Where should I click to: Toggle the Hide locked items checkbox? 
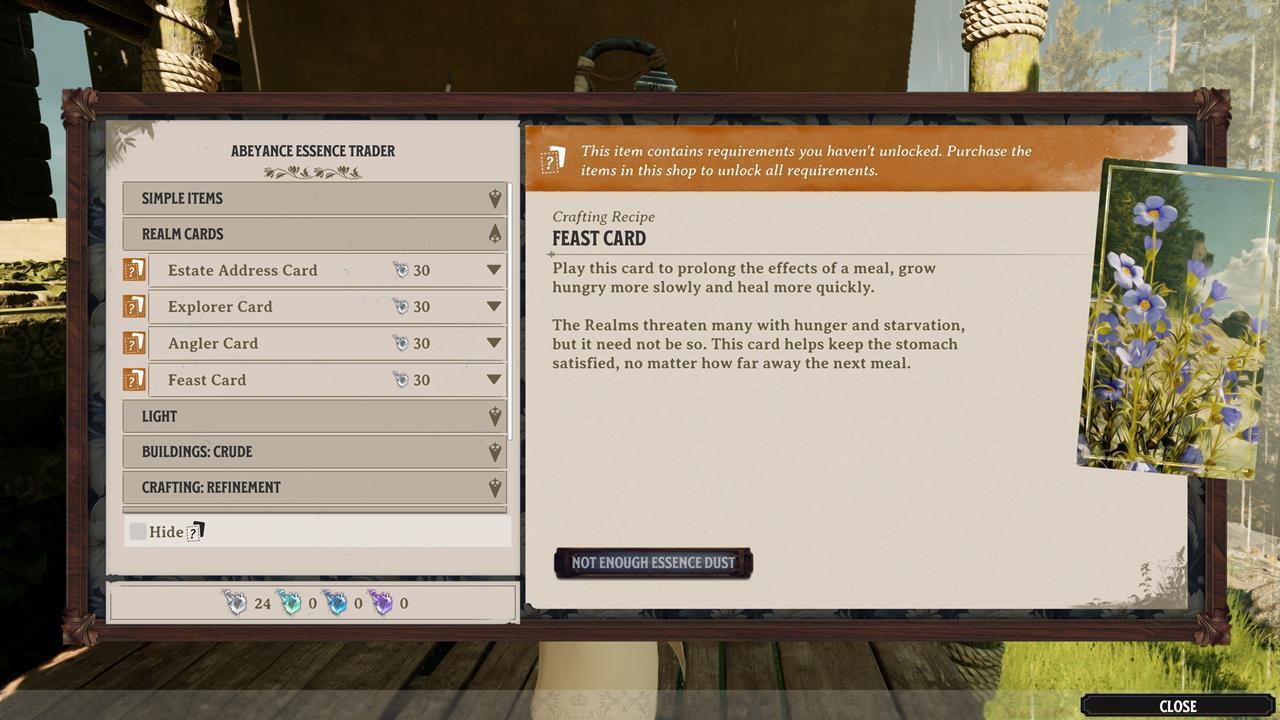point(138,531)
